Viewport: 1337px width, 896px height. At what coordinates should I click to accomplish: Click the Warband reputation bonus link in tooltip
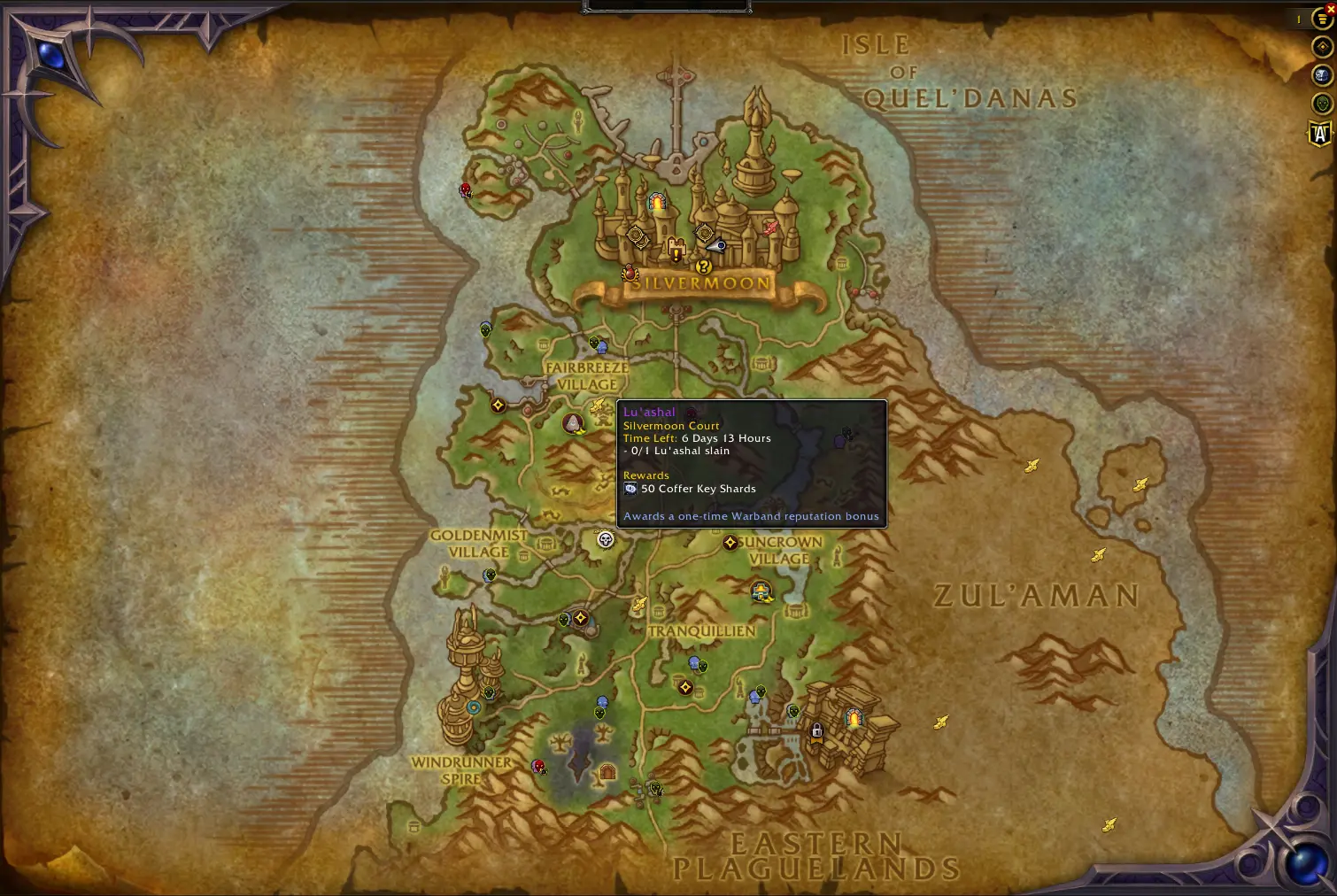751,515
